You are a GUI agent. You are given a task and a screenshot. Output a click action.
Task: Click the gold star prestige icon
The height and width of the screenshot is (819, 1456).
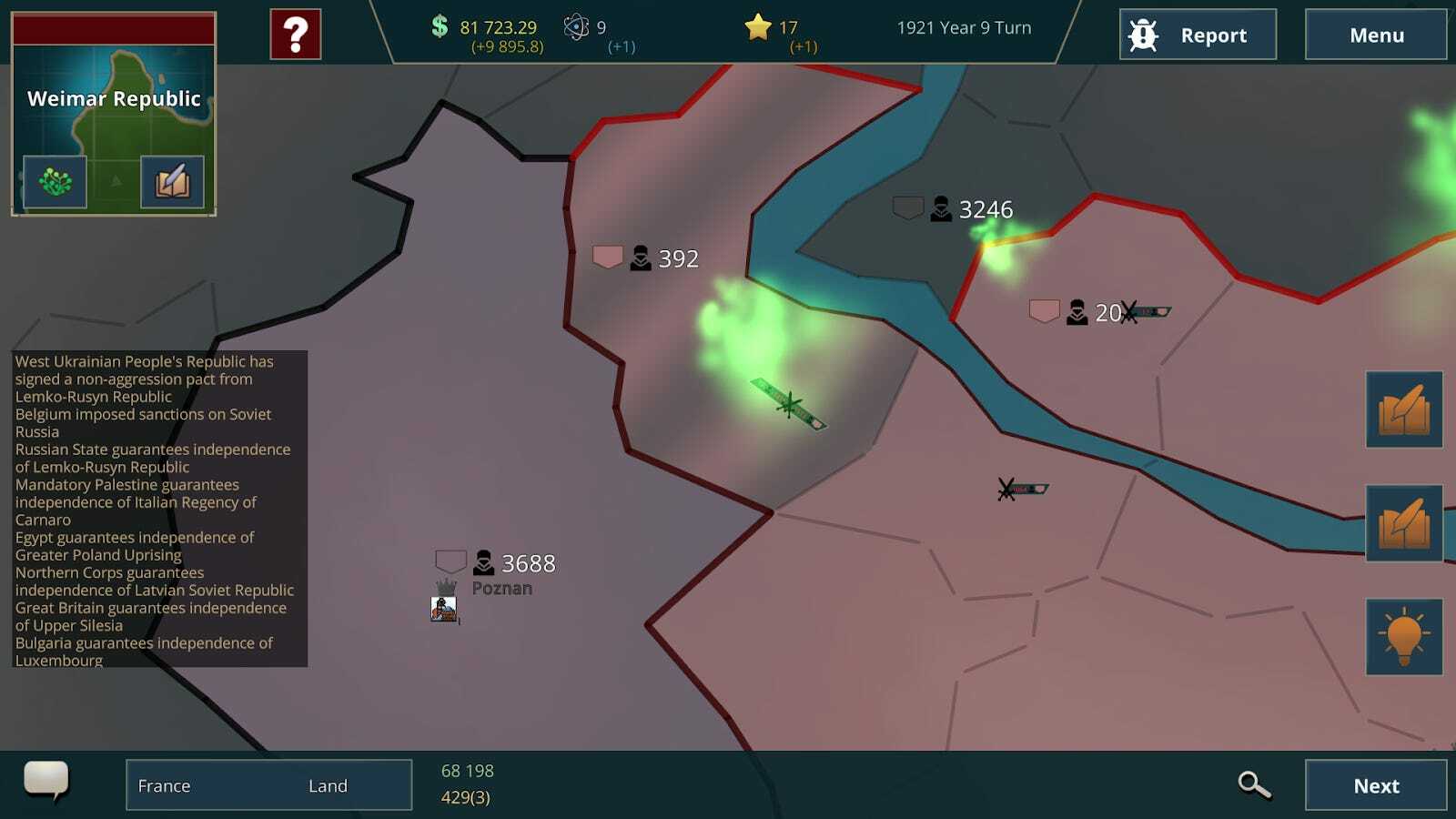(757, 27)
